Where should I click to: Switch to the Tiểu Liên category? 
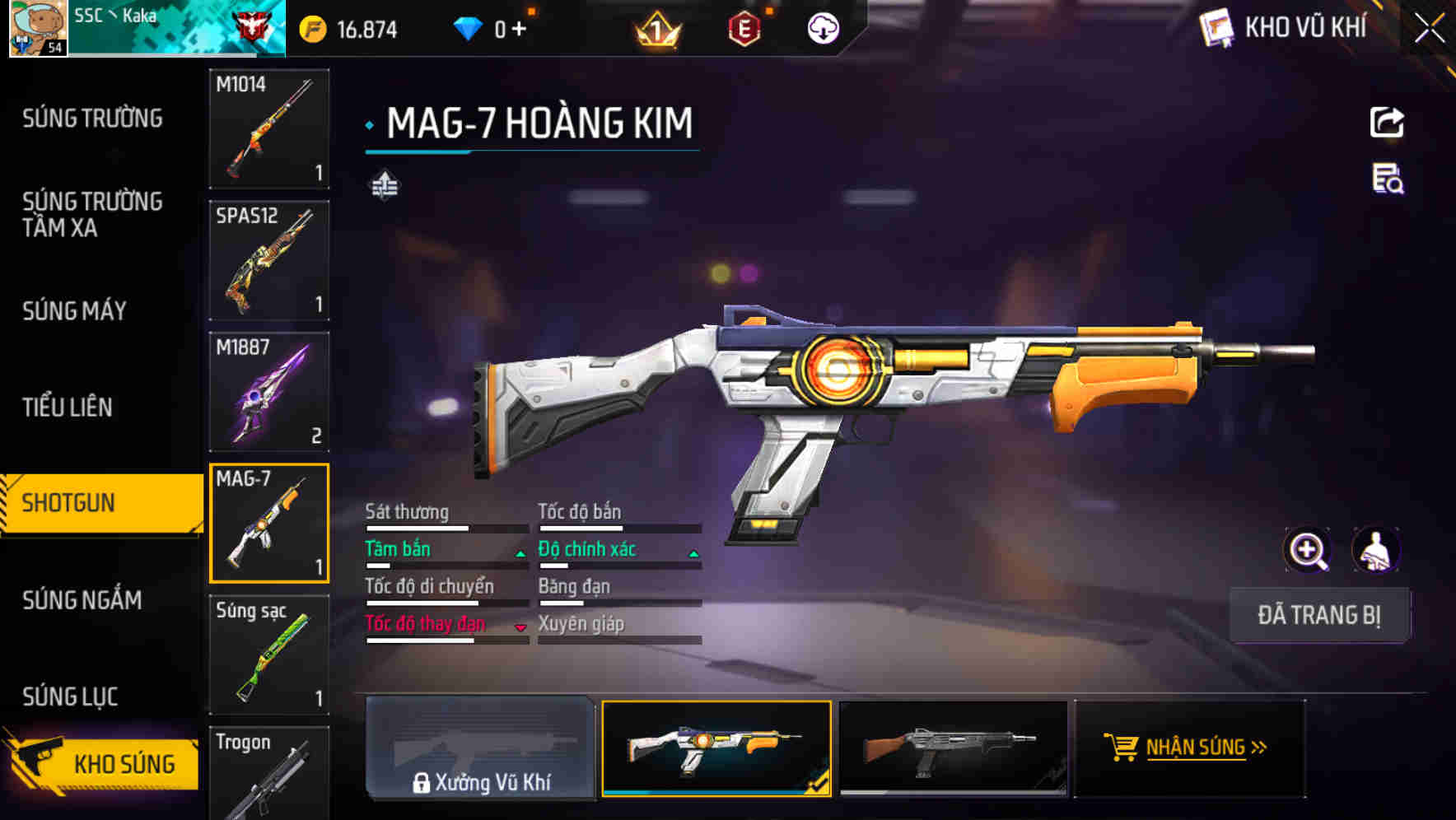[x=68, y=407]
